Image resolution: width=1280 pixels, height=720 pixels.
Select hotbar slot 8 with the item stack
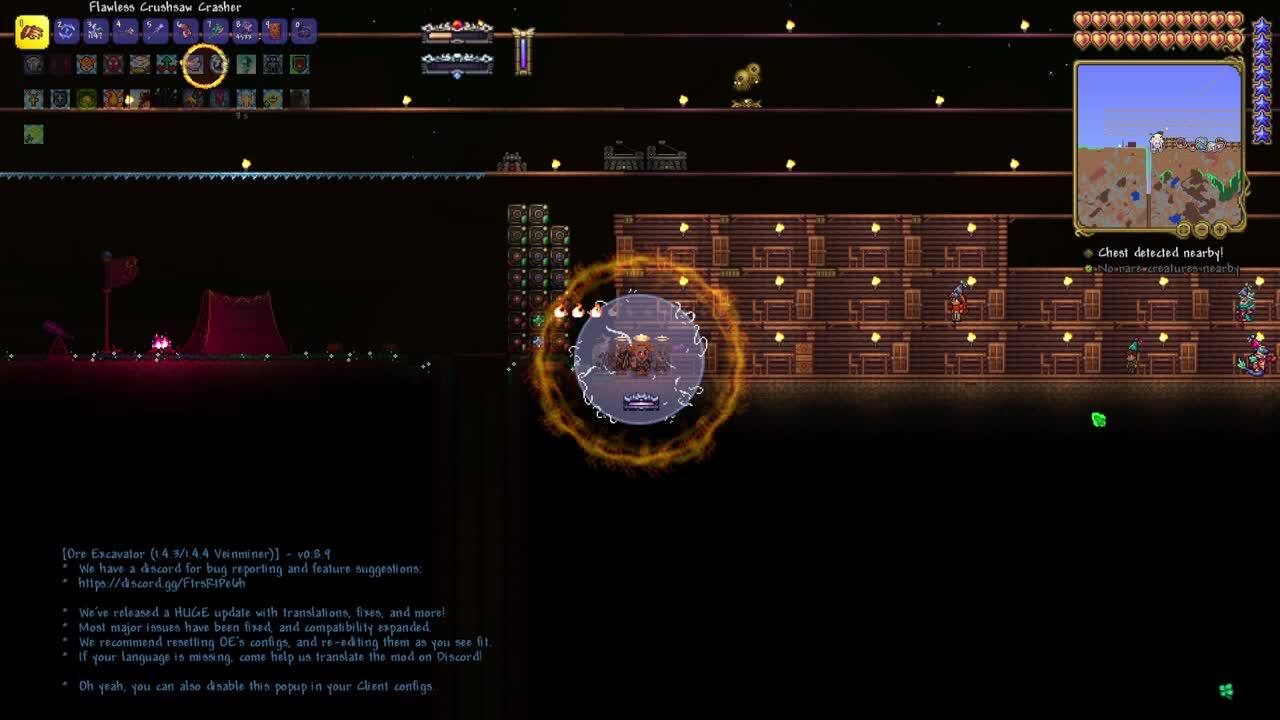245,32
